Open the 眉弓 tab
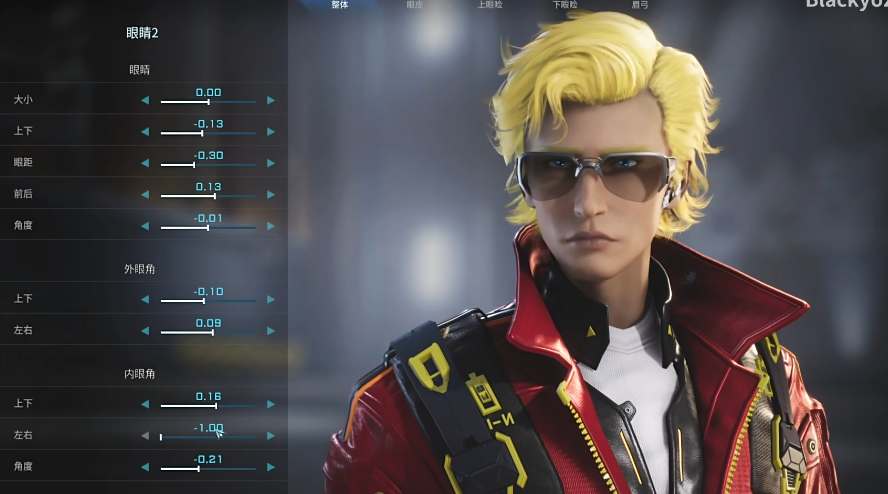 point(640,5)
